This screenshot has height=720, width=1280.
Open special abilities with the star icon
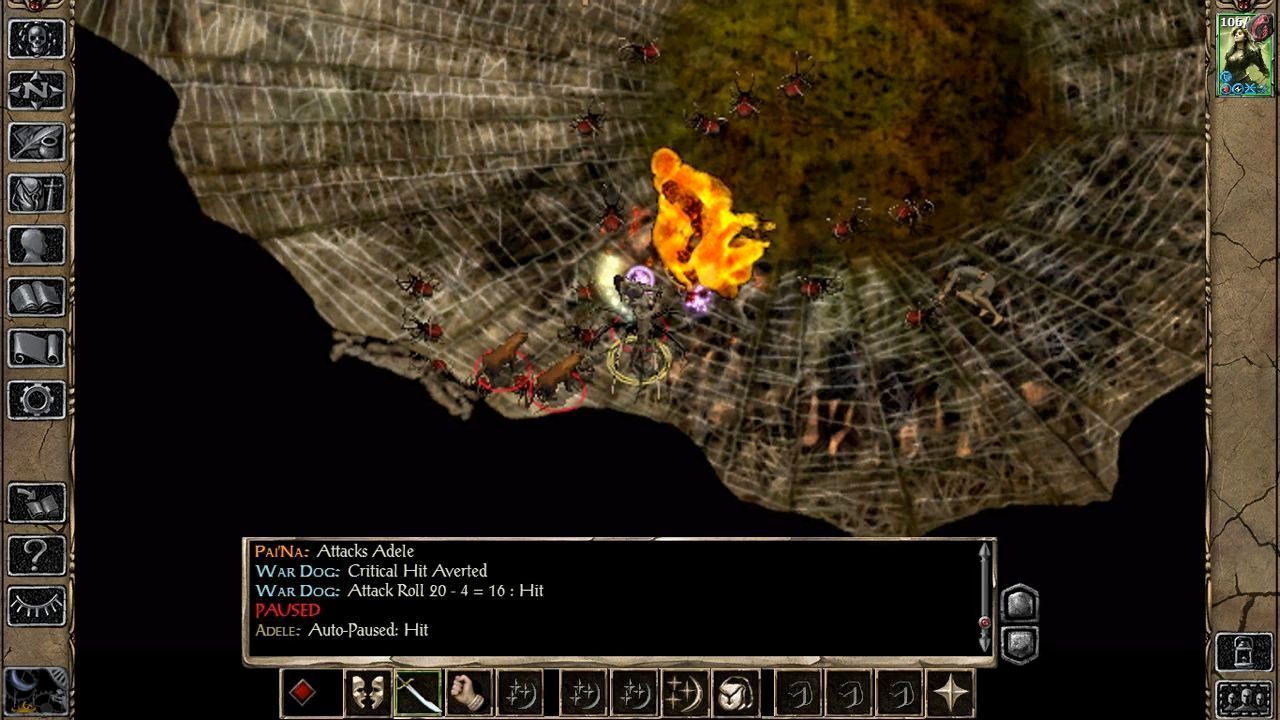coord(950,693)
